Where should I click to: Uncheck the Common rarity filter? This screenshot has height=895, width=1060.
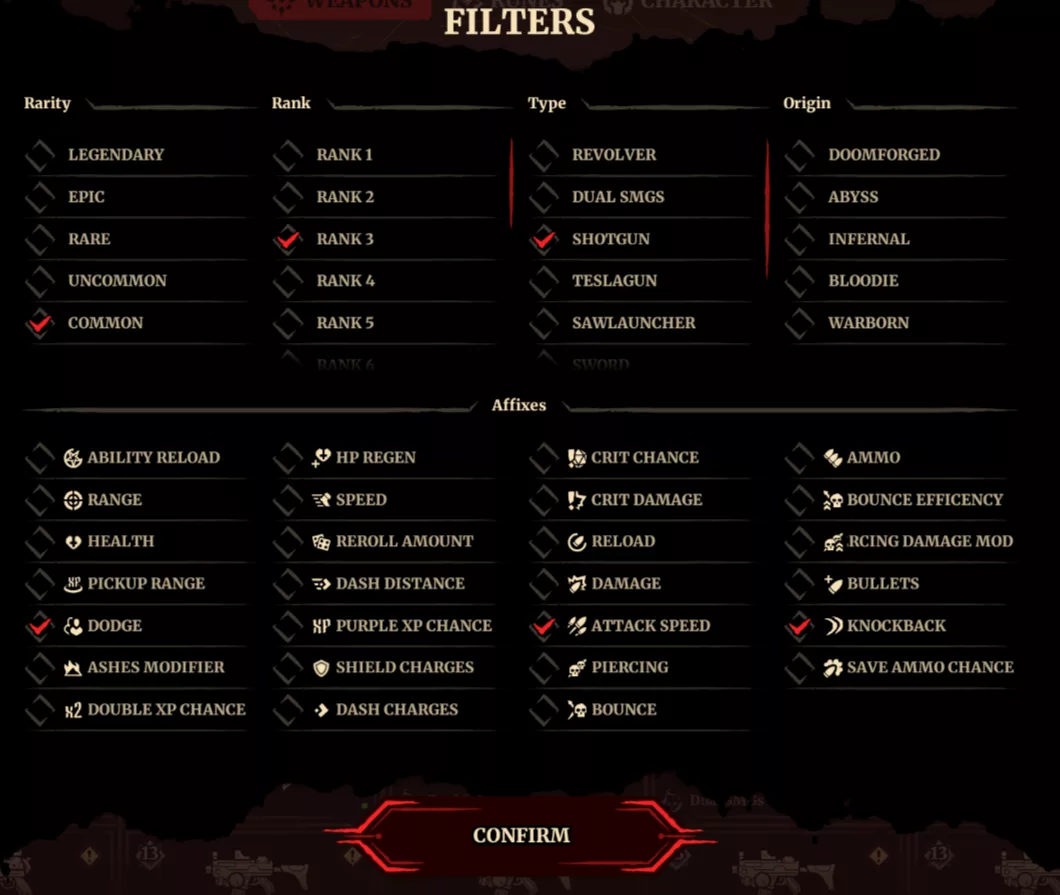[x=40, y=323]
